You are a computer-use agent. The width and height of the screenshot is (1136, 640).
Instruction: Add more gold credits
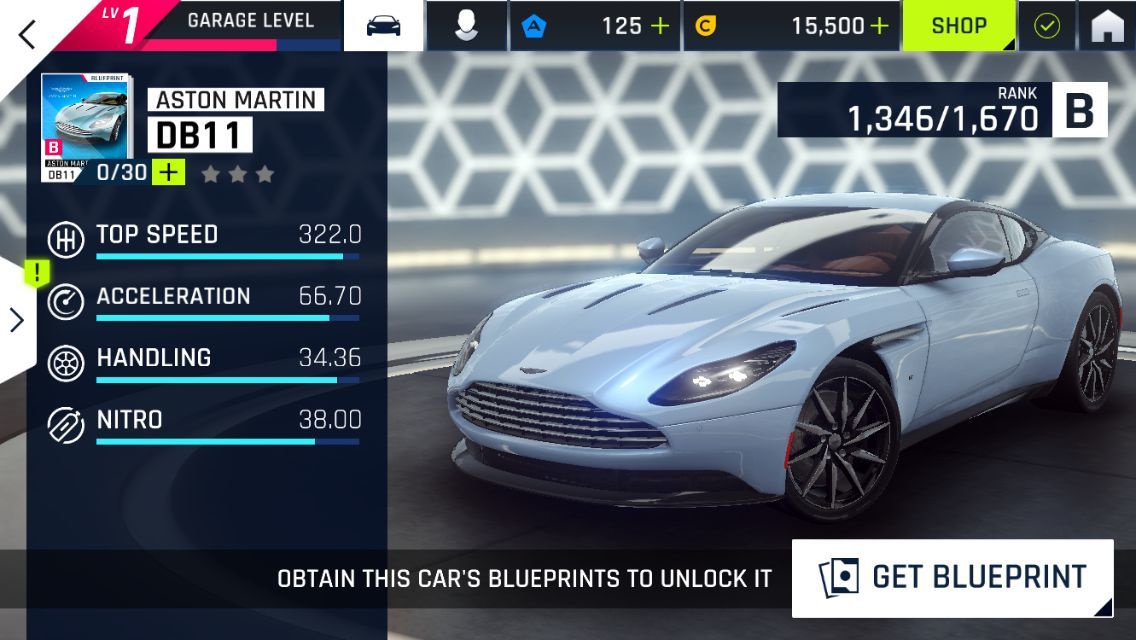879,26
